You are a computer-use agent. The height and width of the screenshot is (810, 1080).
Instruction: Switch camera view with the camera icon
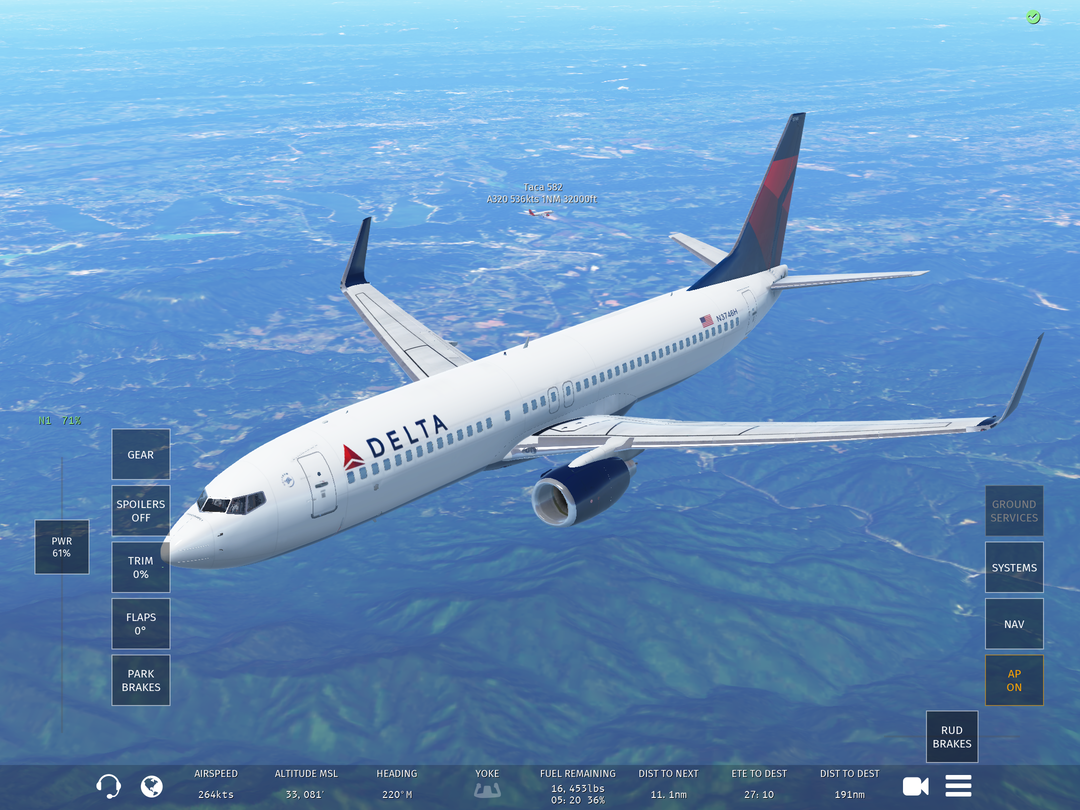click(x=915, y=786)
